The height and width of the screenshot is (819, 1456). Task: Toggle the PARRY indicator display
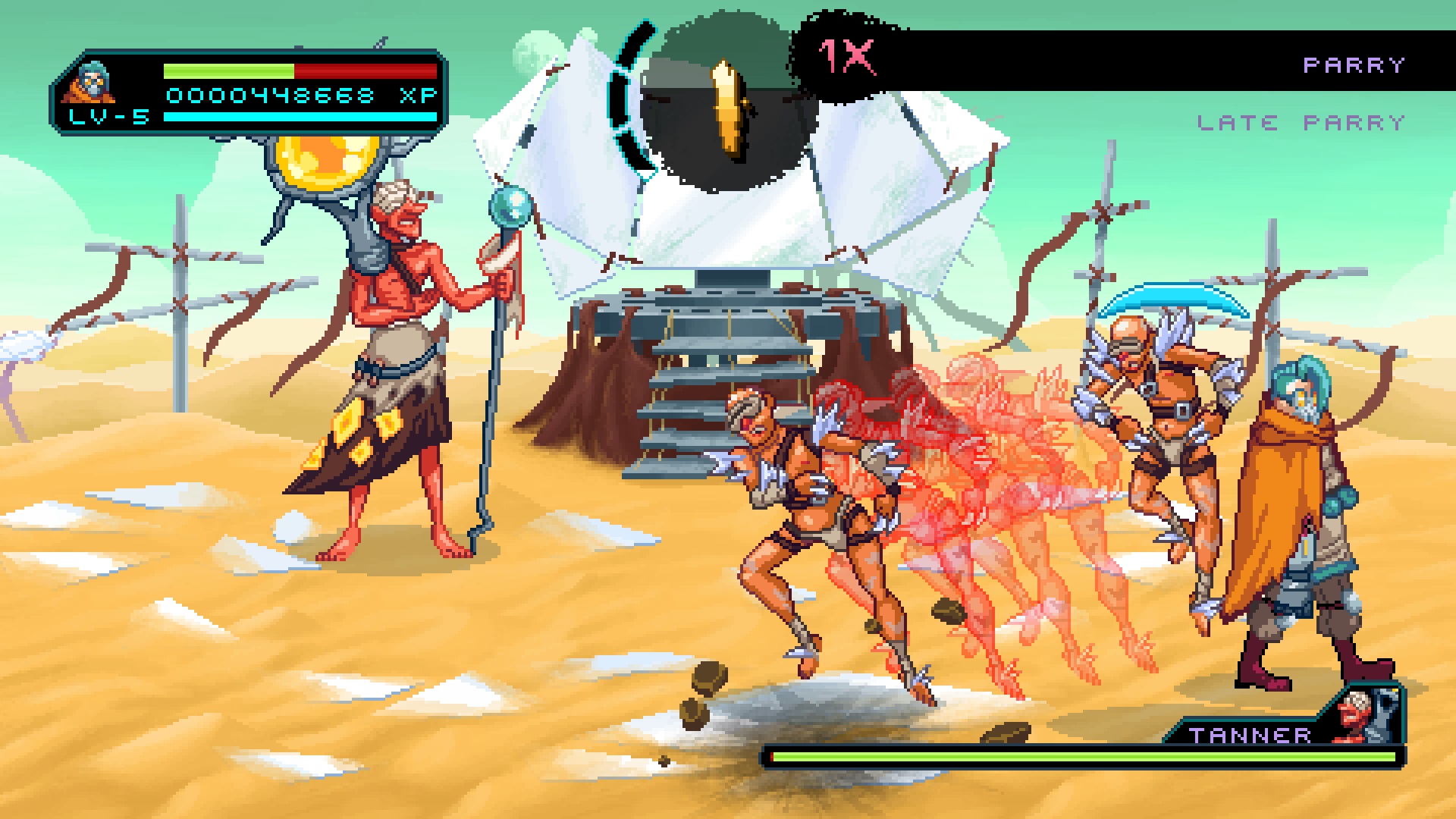(x=1354, y=64)
